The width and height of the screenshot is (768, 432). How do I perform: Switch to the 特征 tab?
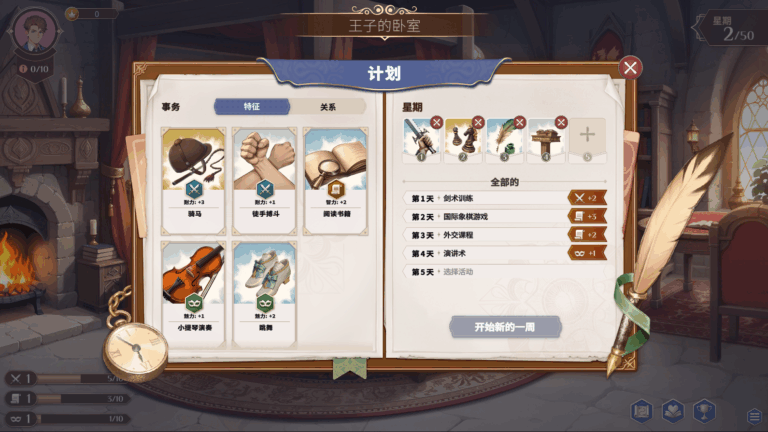[x=252, y=107]
